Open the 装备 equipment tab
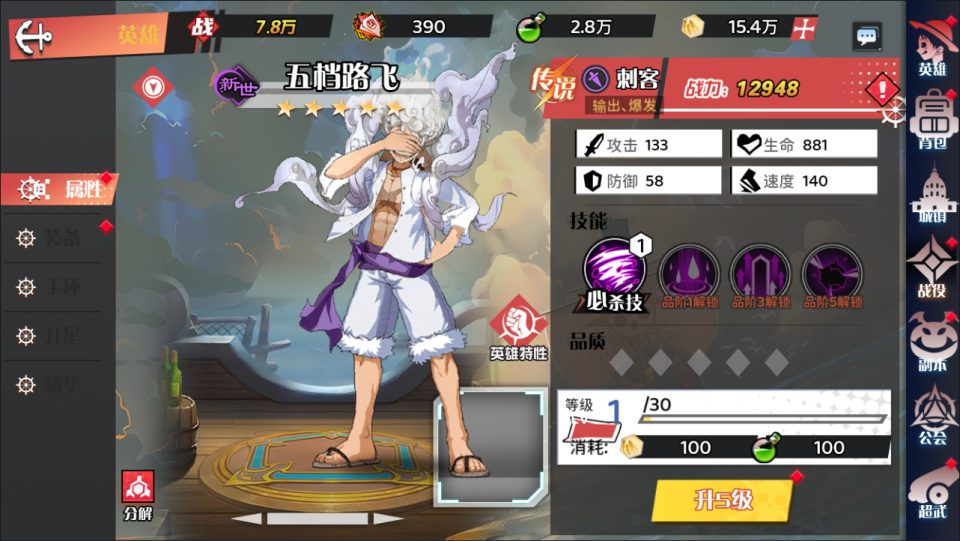This screenshot has height=541, width=960. 58,238
